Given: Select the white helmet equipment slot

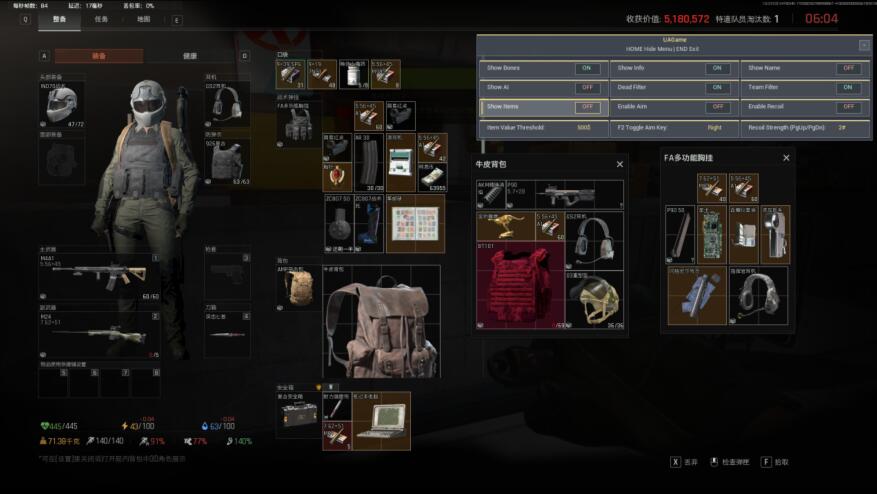Looking at the screenshot, I should pyautogui.click(x=60, y=102).
